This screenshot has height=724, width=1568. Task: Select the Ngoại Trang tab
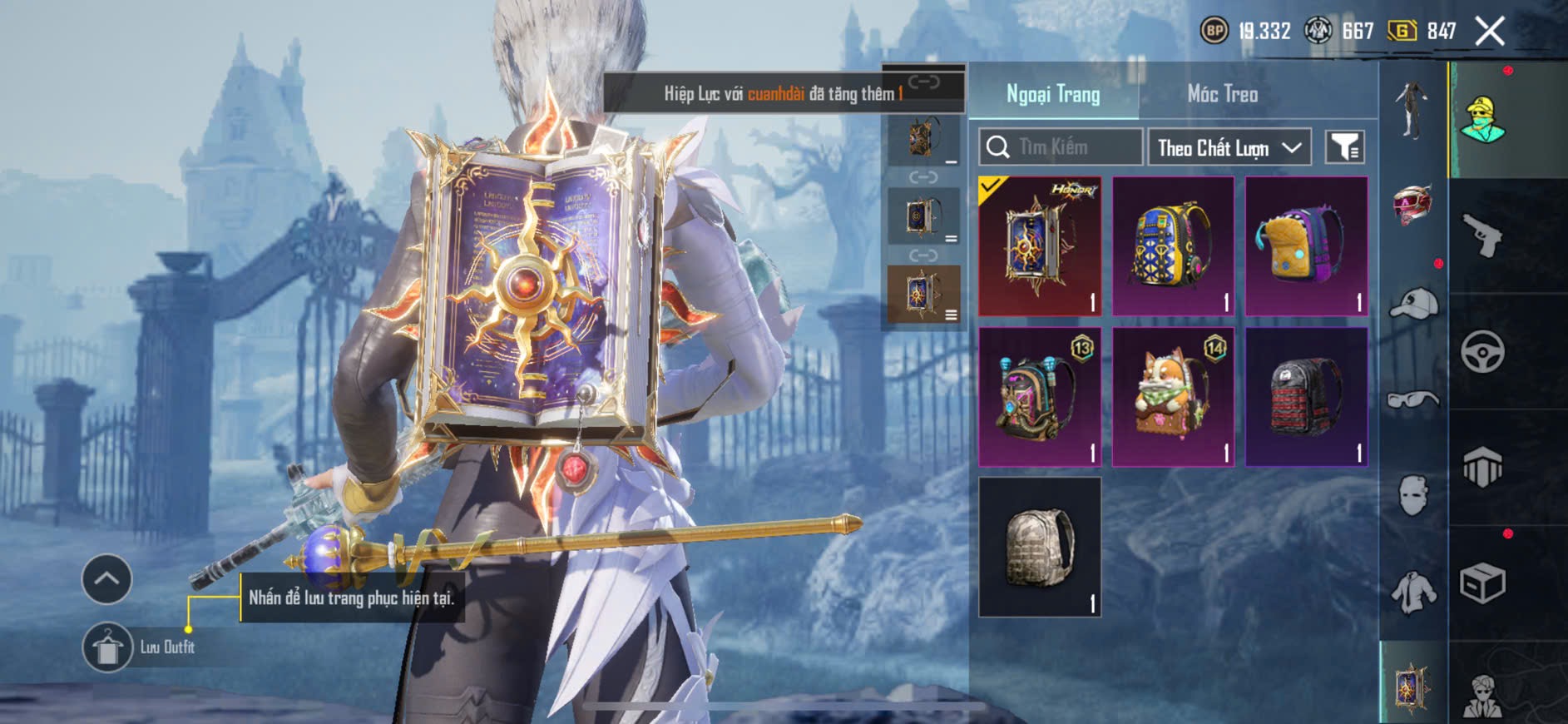click(x=1053, y=94)
